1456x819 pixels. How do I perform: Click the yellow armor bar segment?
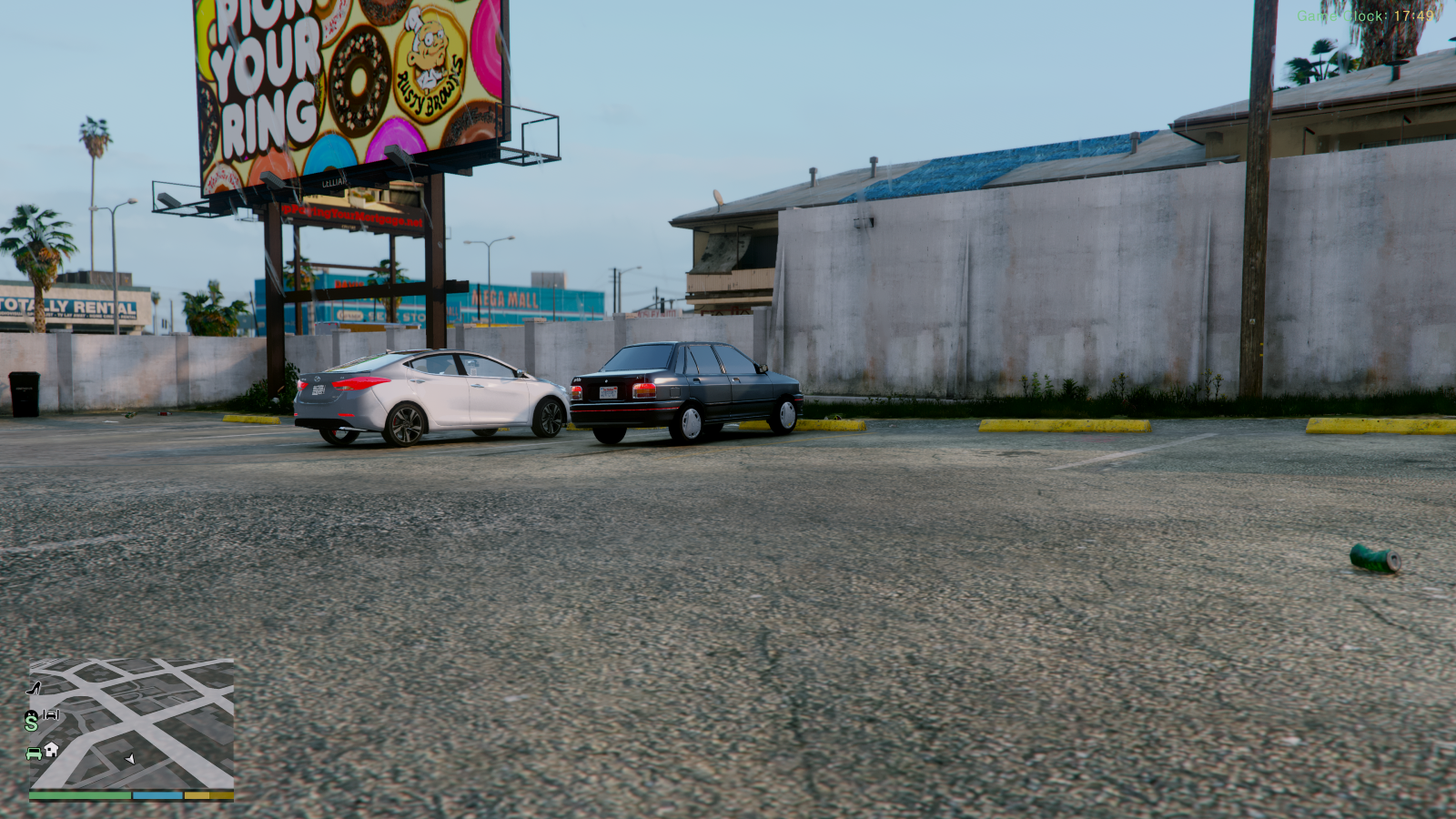[197, 794]
